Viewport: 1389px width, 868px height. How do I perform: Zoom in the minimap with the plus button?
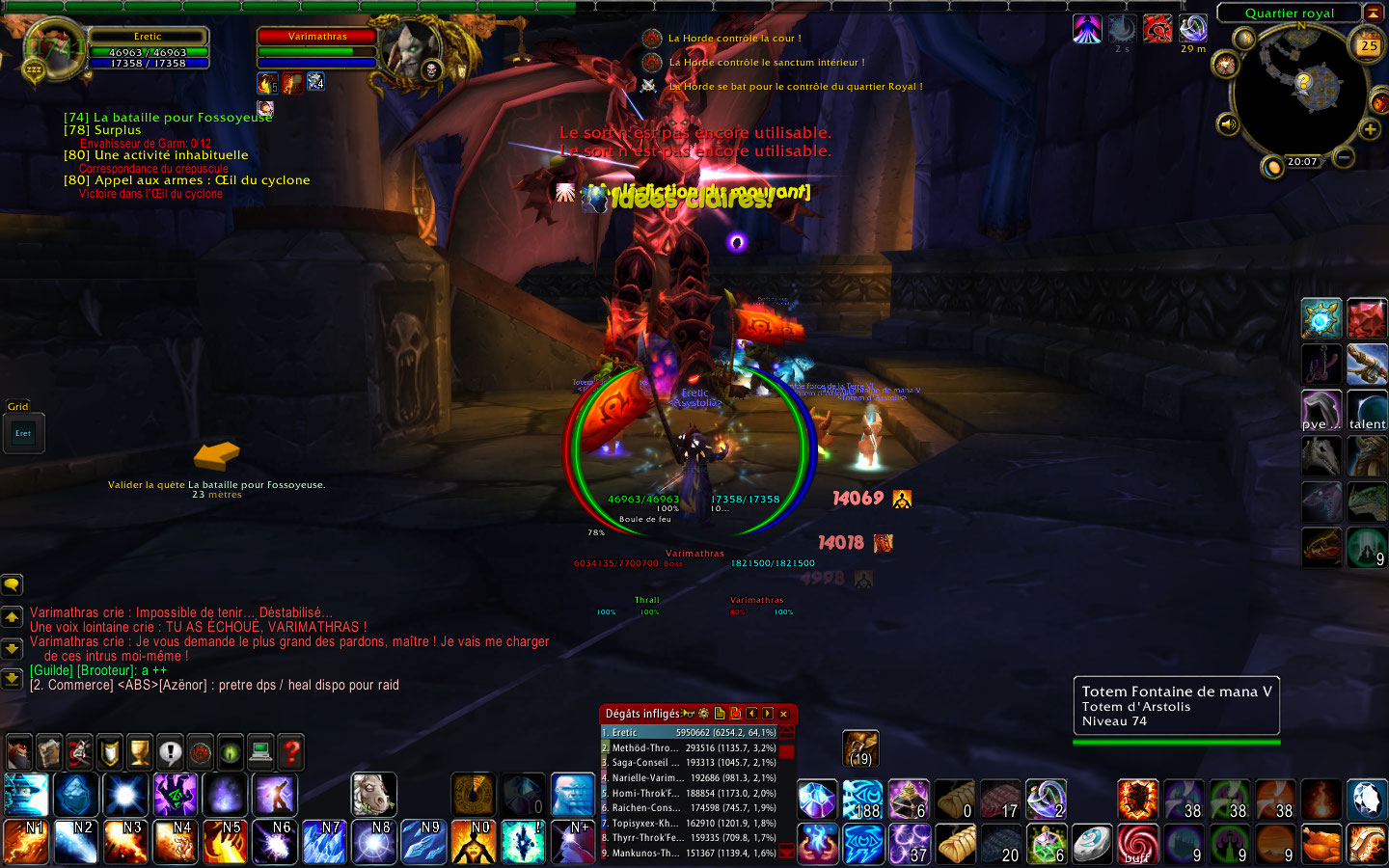tap(1371, 127)
